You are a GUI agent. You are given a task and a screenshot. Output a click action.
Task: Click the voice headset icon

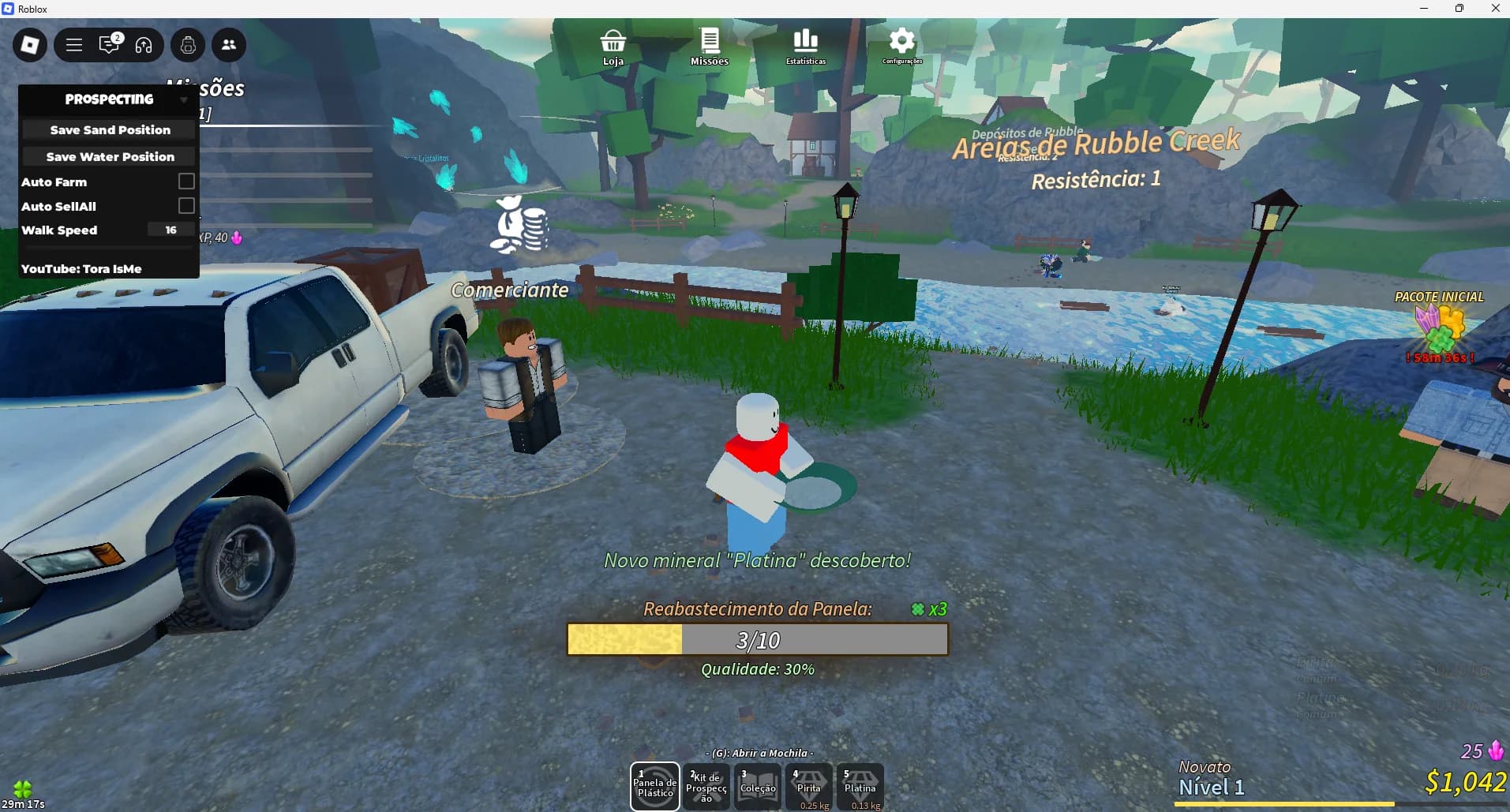tap(144, 45)
